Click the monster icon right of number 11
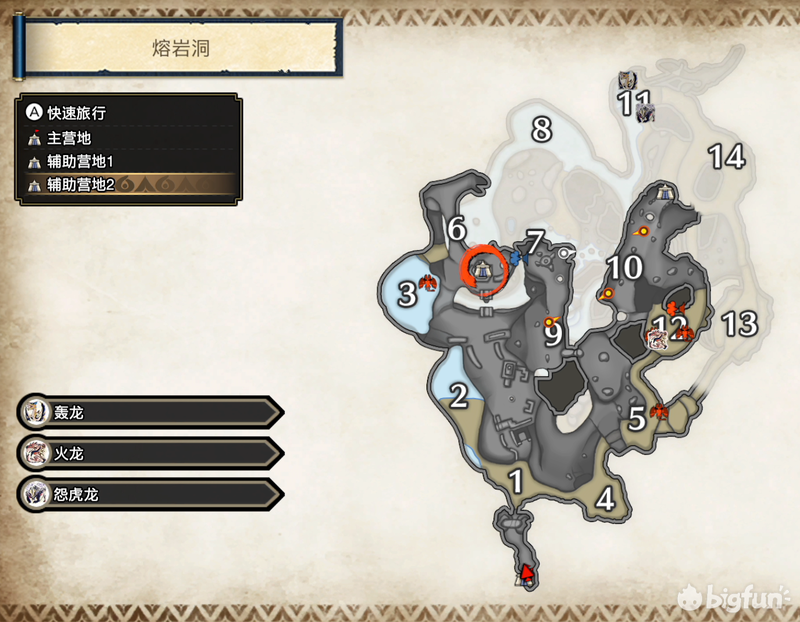 (x=645, y=111)
